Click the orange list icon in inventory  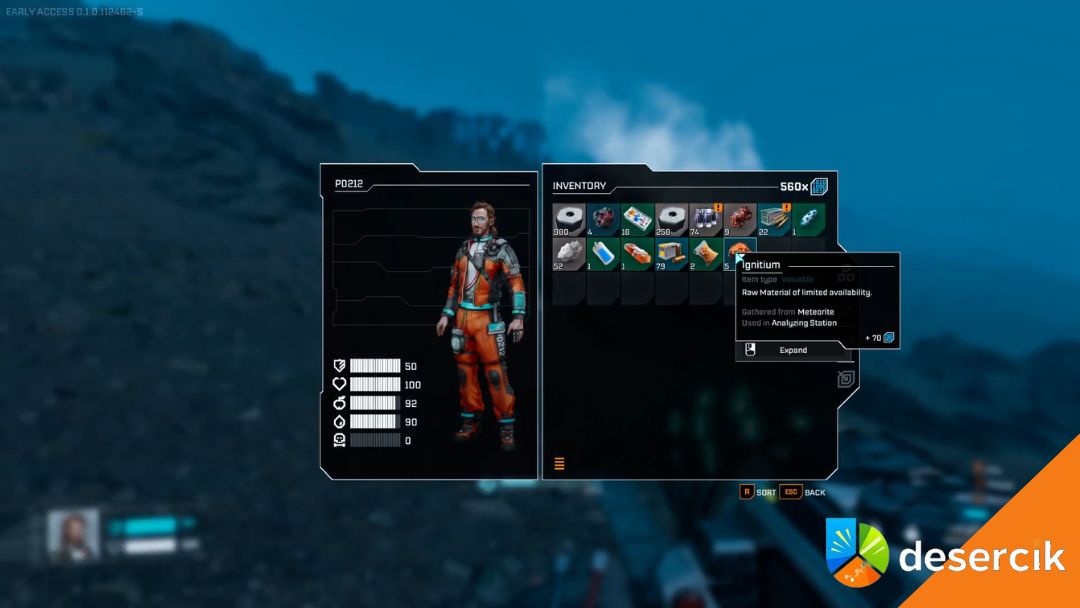(560, 463)
